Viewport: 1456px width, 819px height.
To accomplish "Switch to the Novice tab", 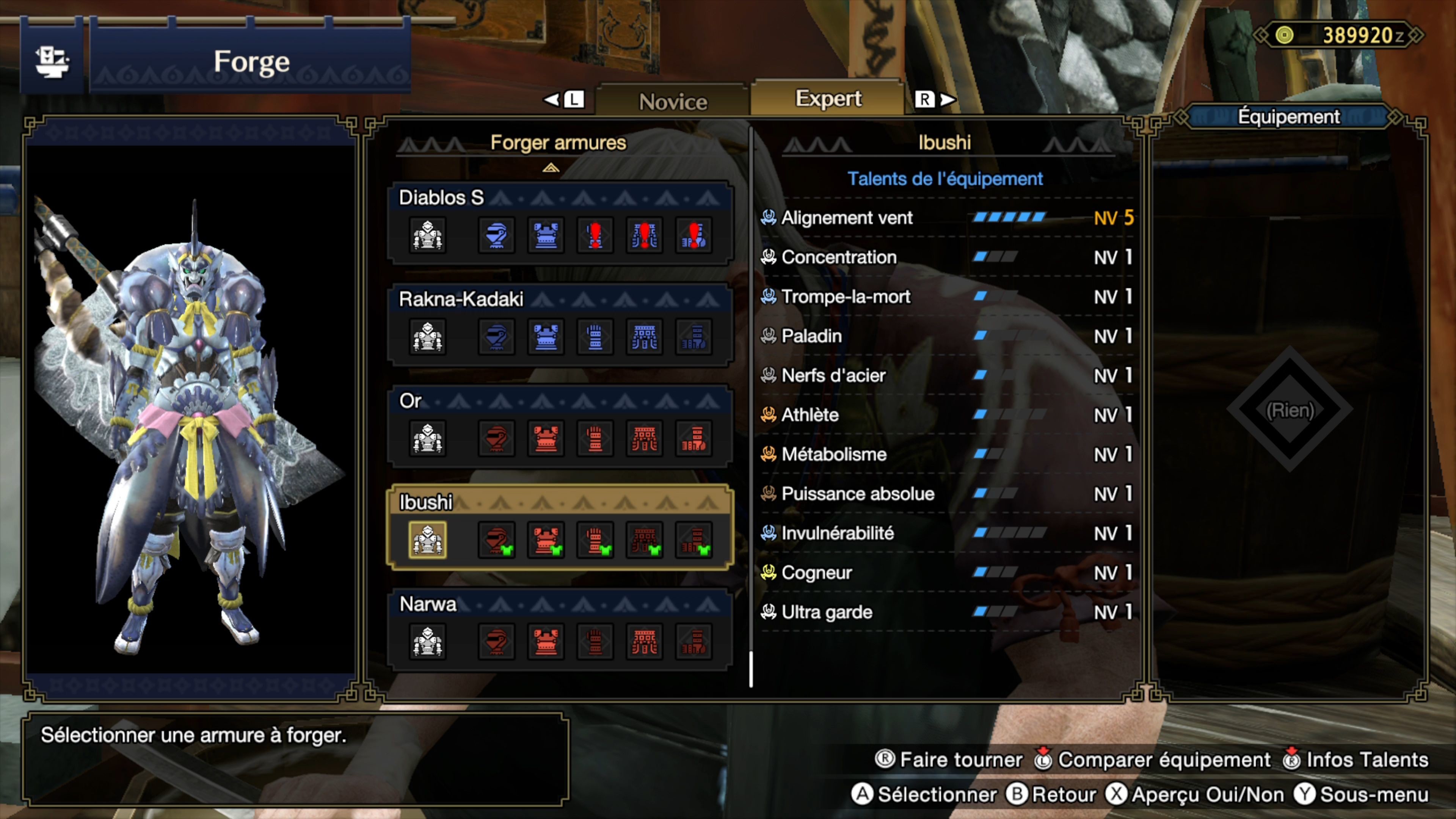I will click(x=673, y=102).
